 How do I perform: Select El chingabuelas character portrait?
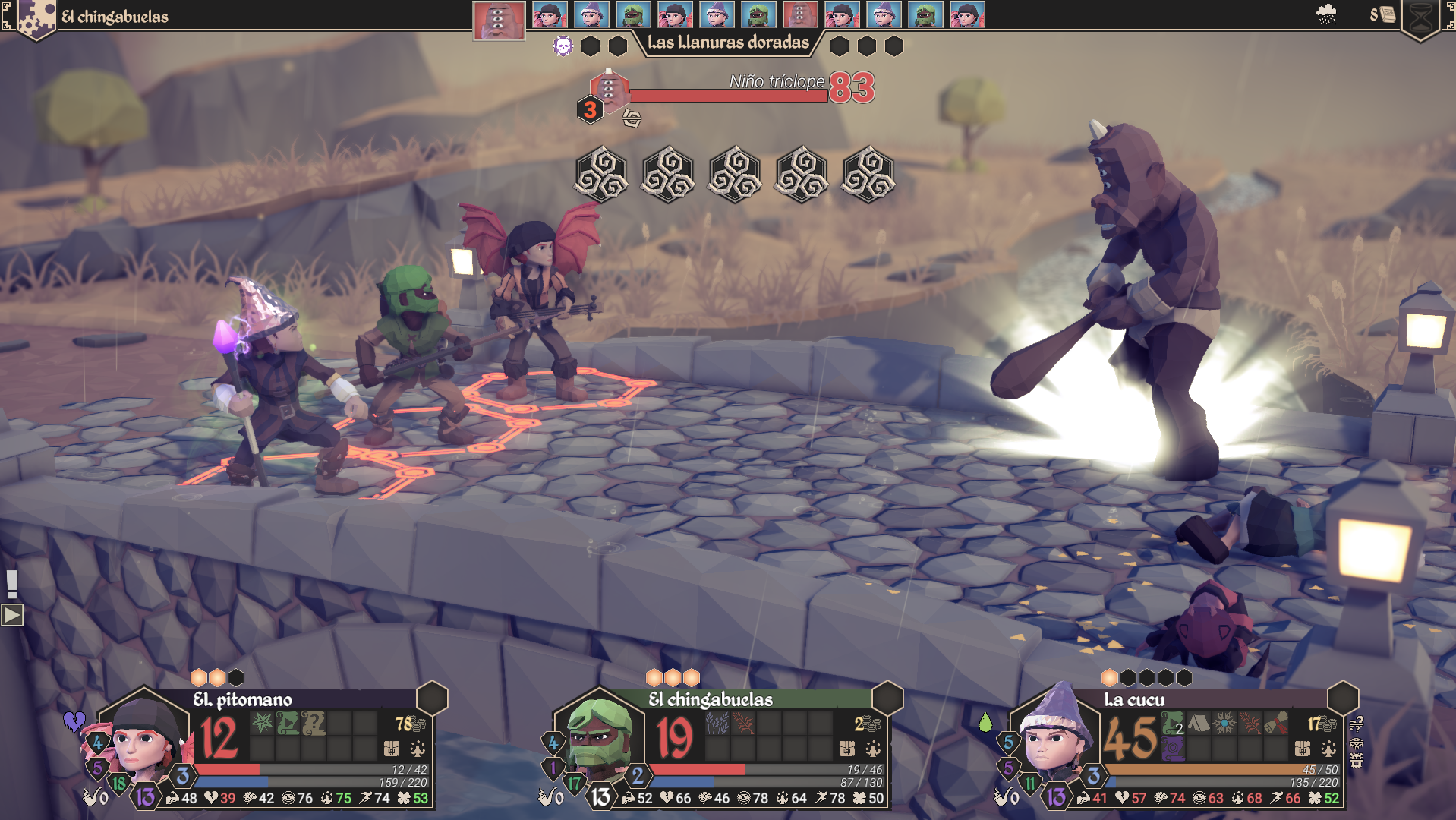click(599, 736)
